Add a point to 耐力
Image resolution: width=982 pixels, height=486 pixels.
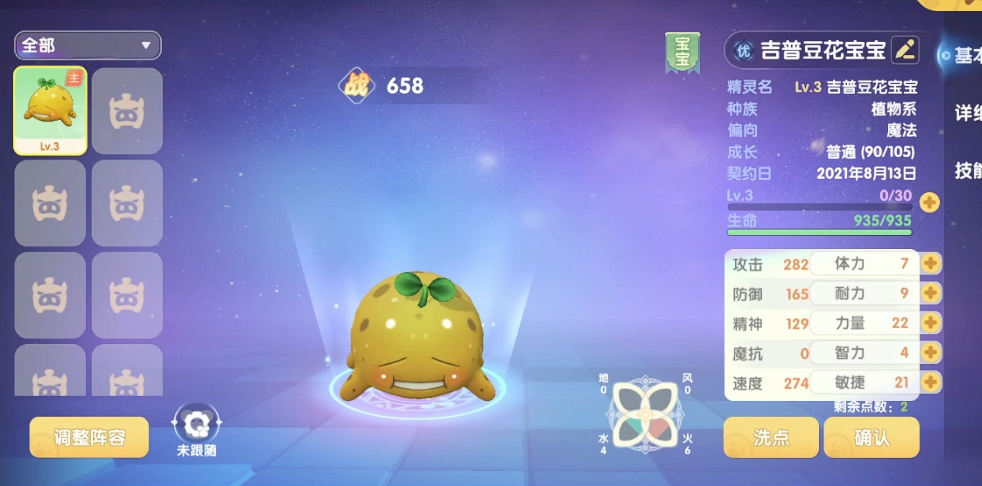[931, 293]
